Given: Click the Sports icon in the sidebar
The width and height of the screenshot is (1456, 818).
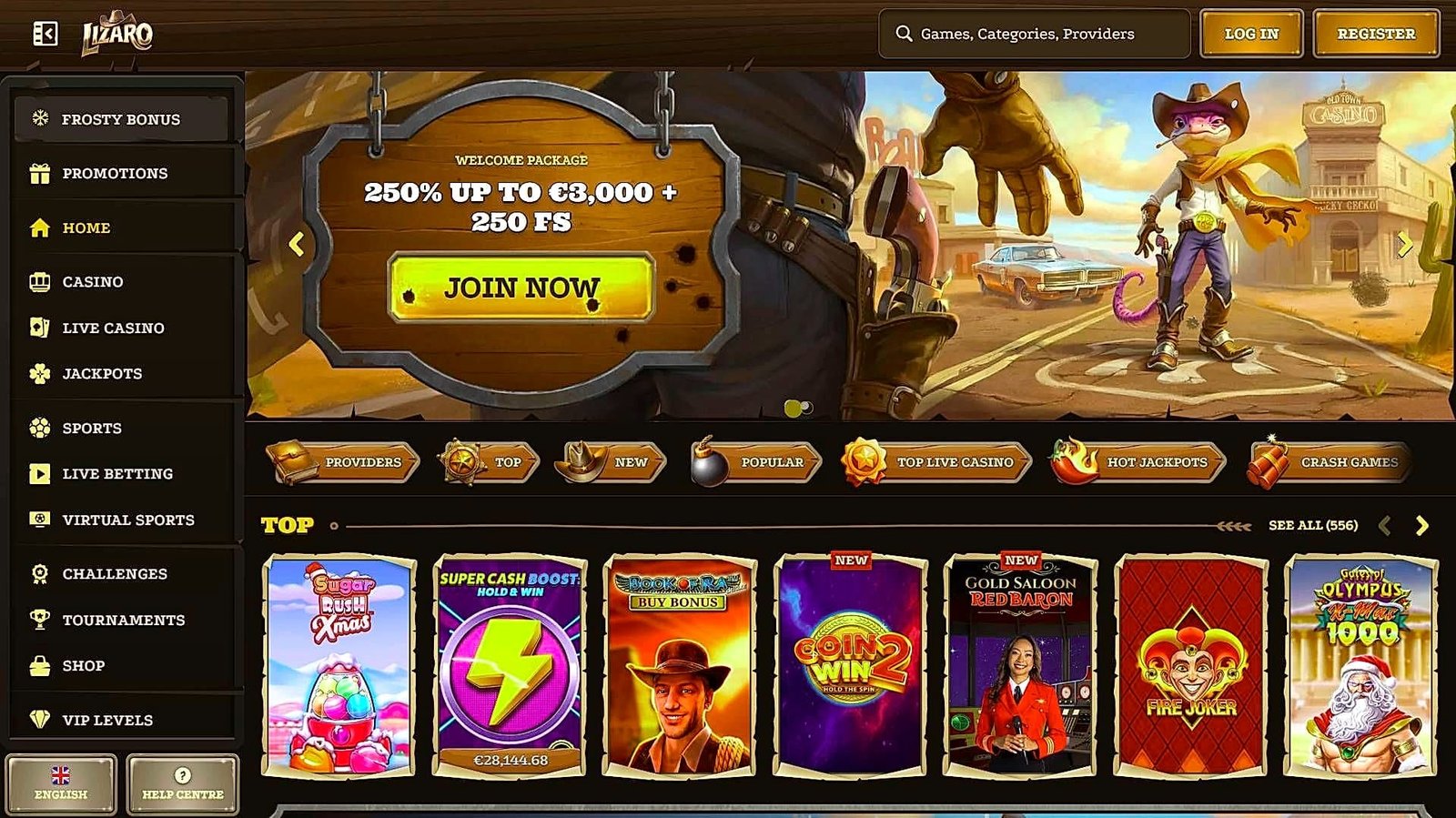Looking at the screenshot, I should (38, 428).
